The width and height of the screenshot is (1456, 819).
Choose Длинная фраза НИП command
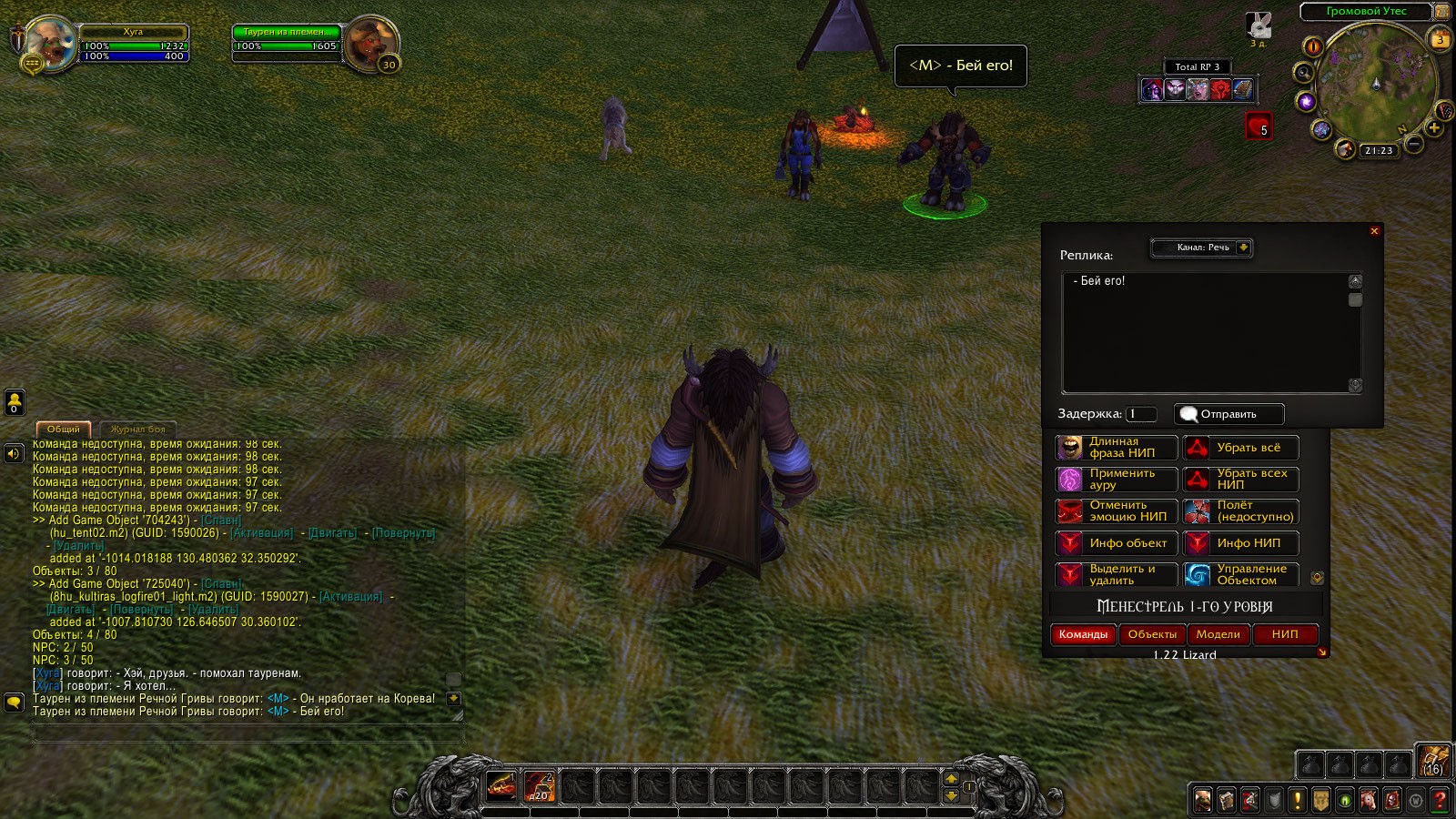click(1117, 448)
